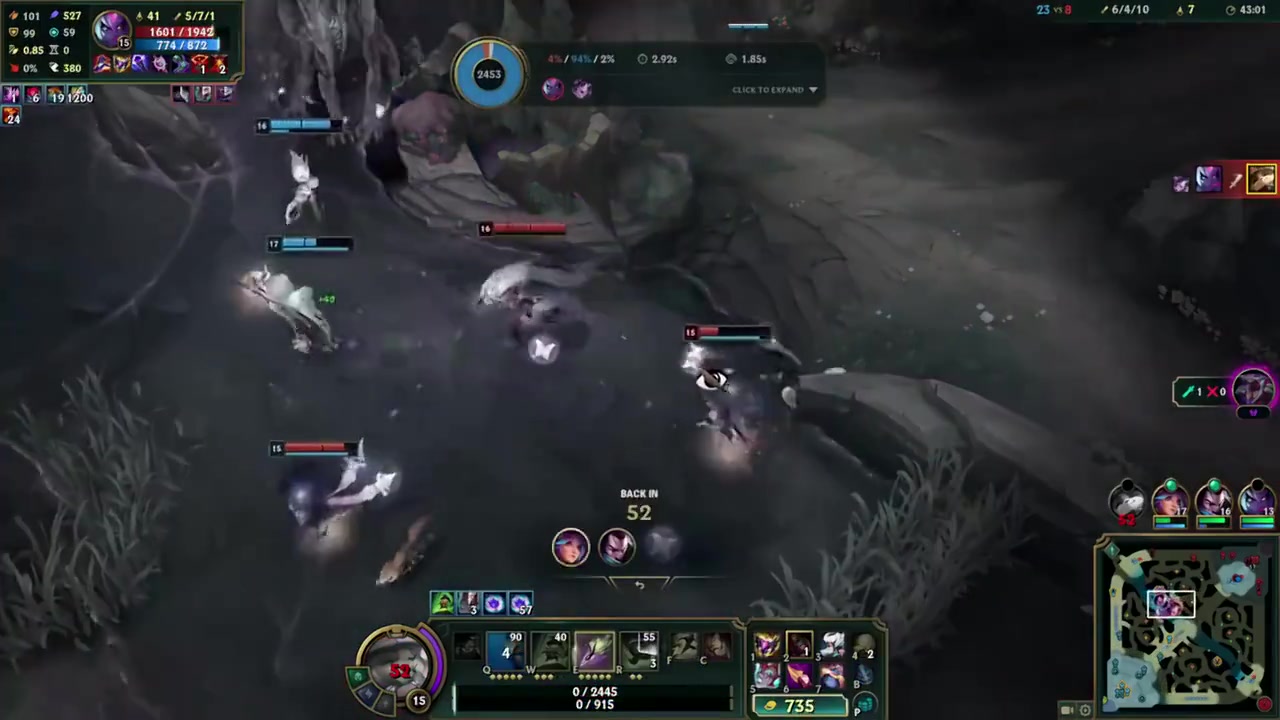Select the item in inventory slot 2

[x=799, y=645]
